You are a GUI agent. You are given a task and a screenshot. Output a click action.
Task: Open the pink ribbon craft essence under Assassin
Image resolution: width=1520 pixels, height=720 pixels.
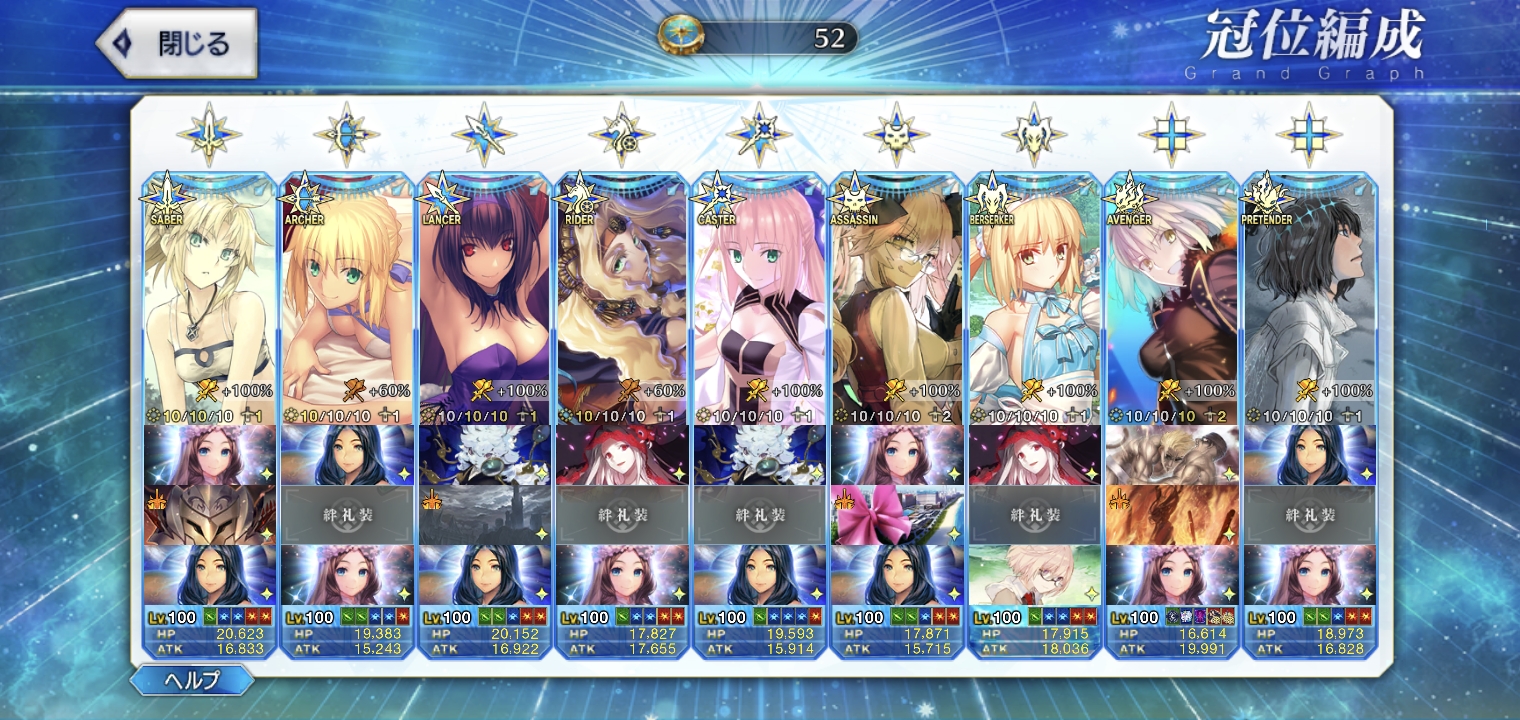coord(897,515)
